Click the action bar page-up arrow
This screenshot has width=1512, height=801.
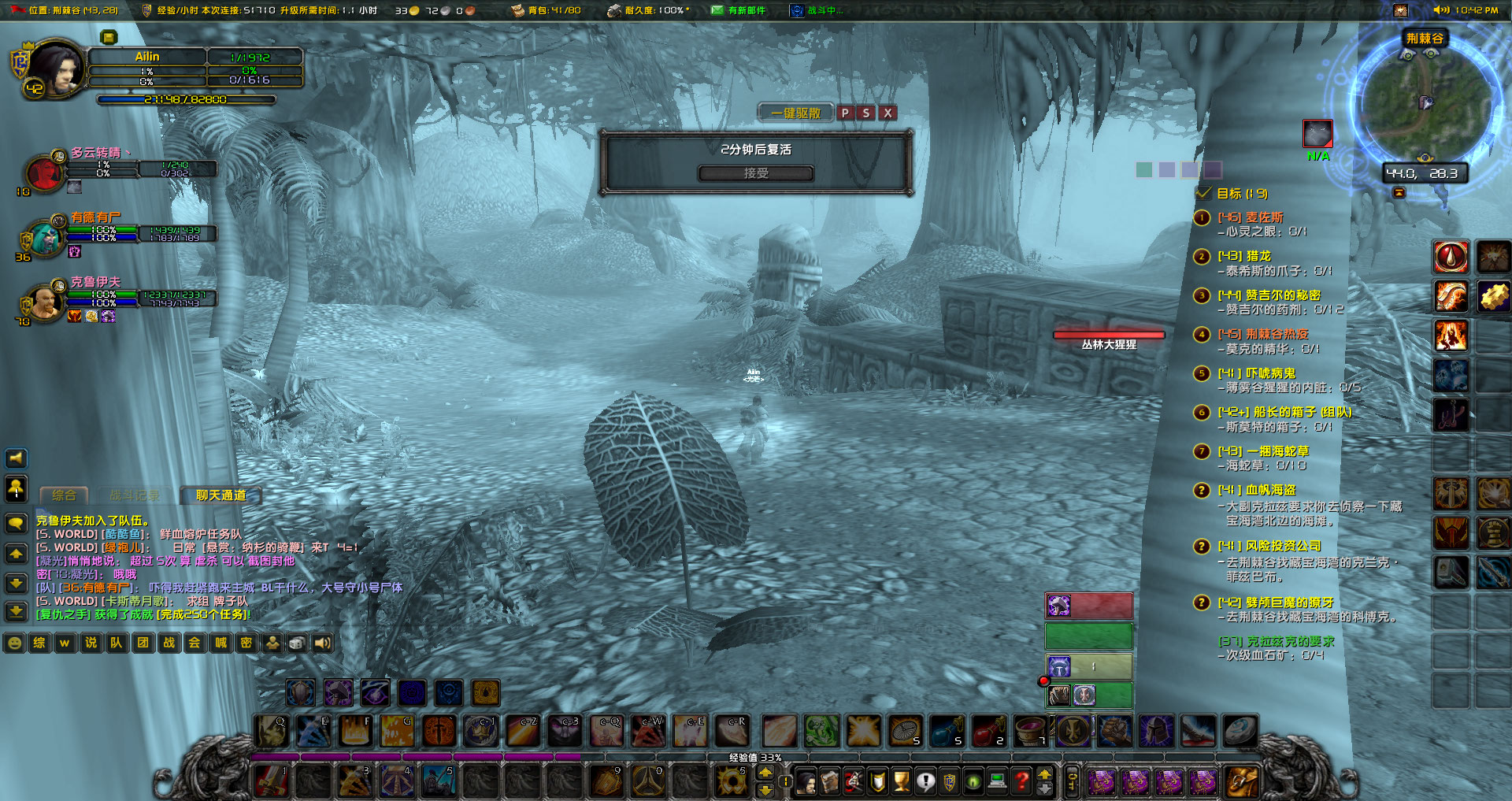click(765, 773)
